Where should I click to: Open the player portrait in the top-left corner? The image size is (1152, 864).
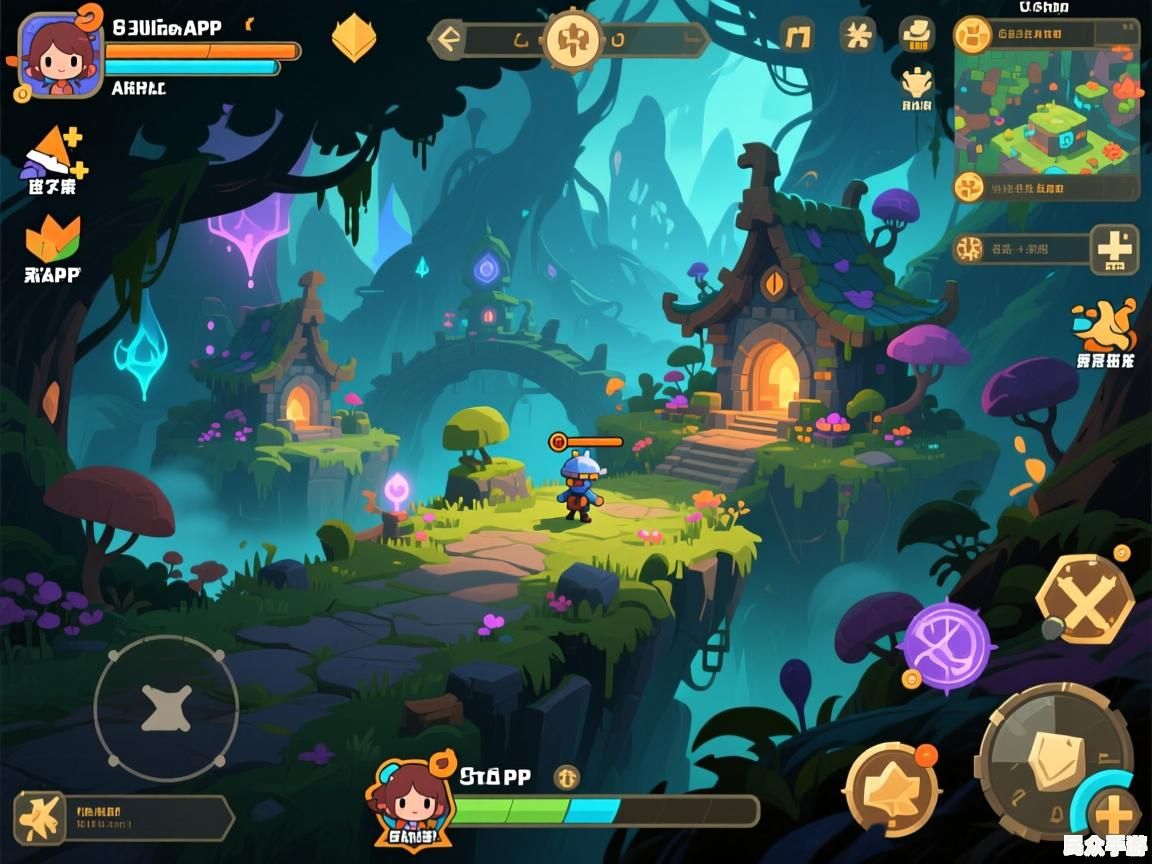60,56
